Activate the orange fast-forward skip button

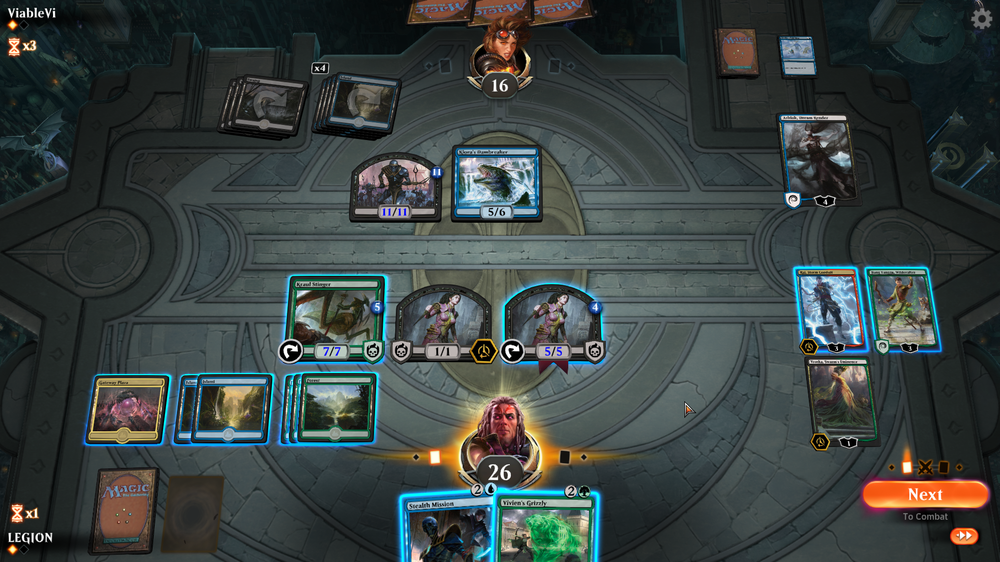[x=964, y=536]
